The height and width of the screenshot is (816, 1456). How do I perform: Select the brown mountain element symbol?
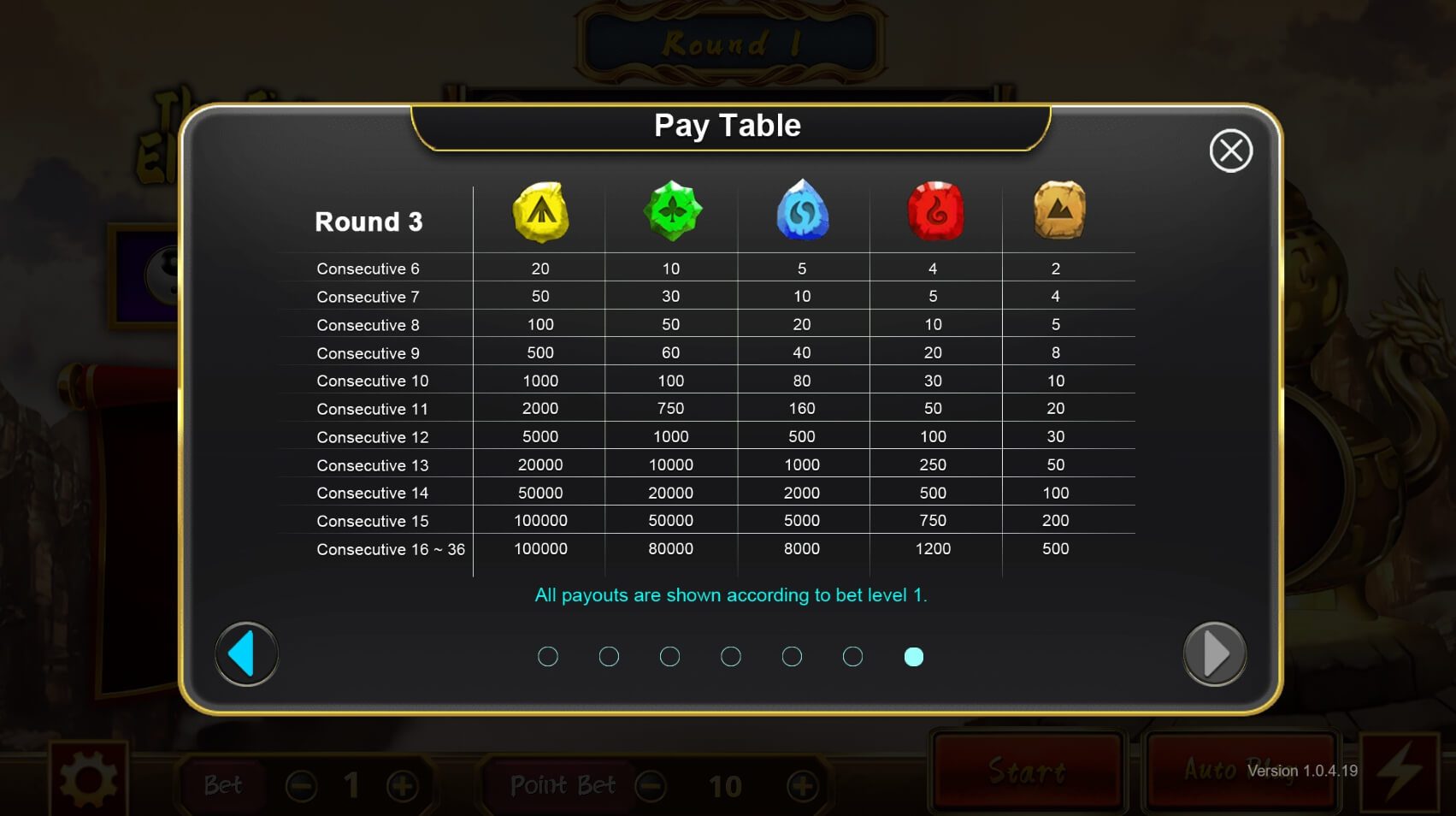(x=1058, y=210)
